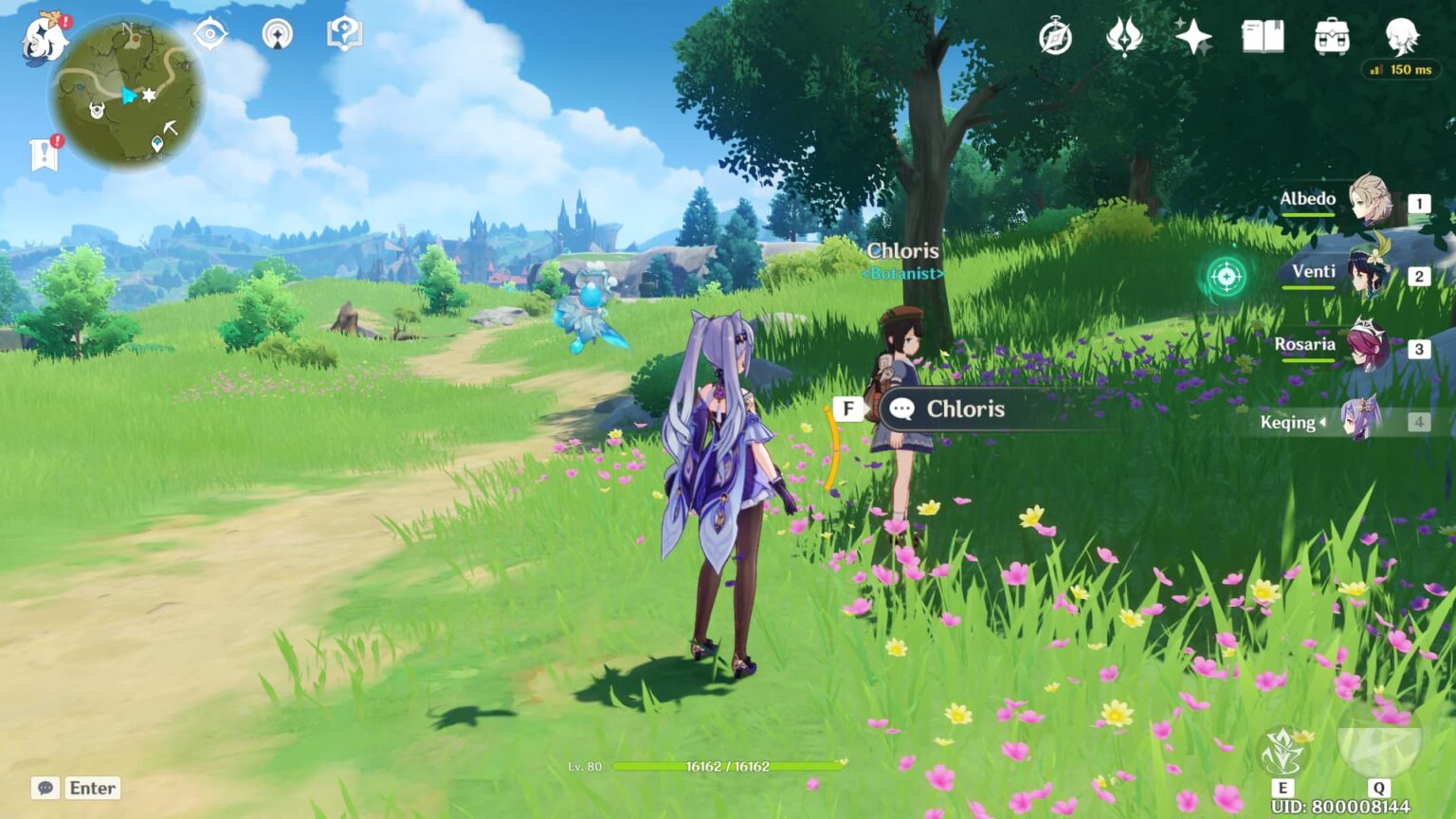
Task: Open the Battle Pass icon
Action: coord(1124,38)
